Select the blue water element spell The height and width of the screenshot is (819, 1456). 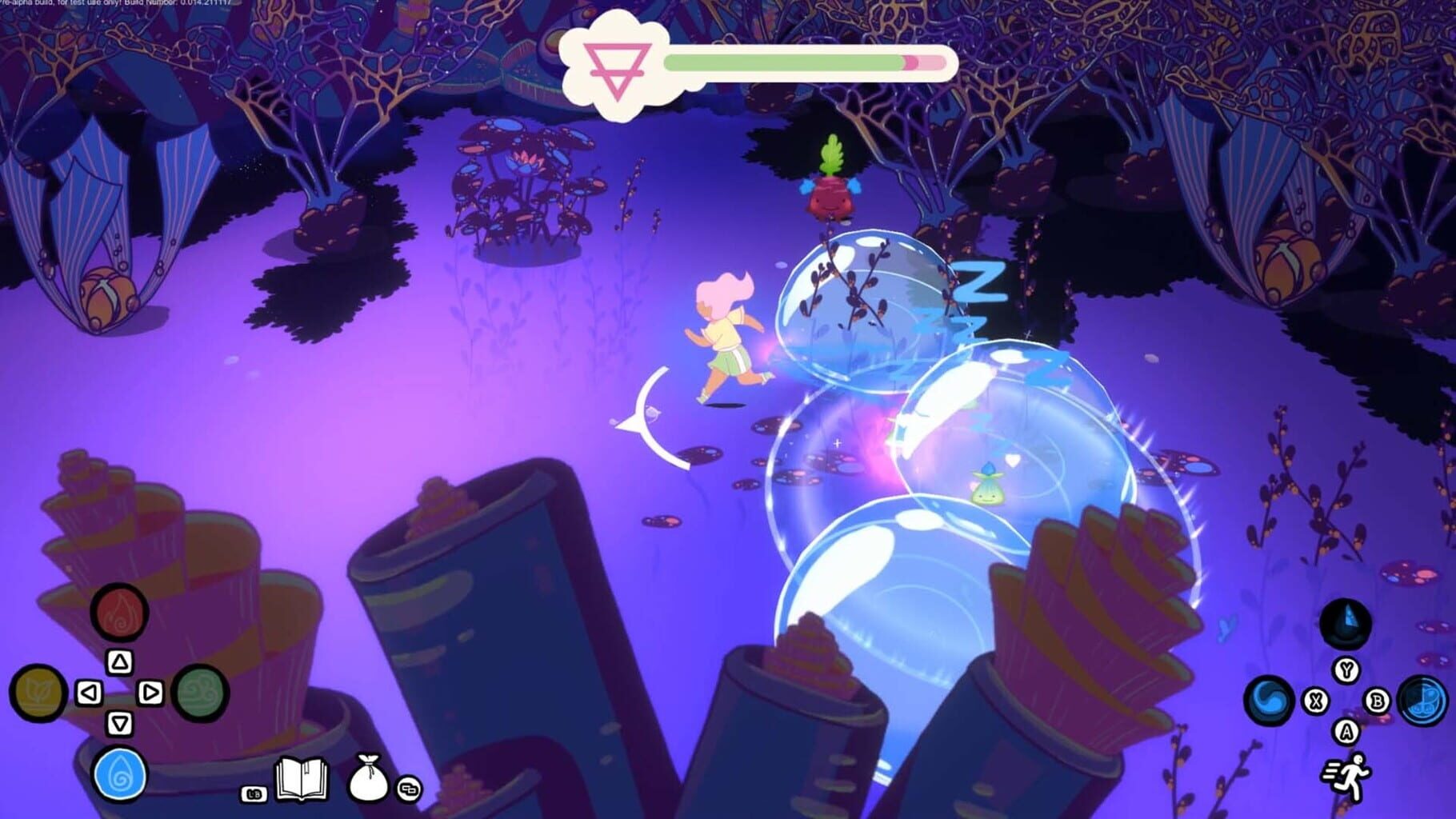pyautogui.click(x=118, y=774)
